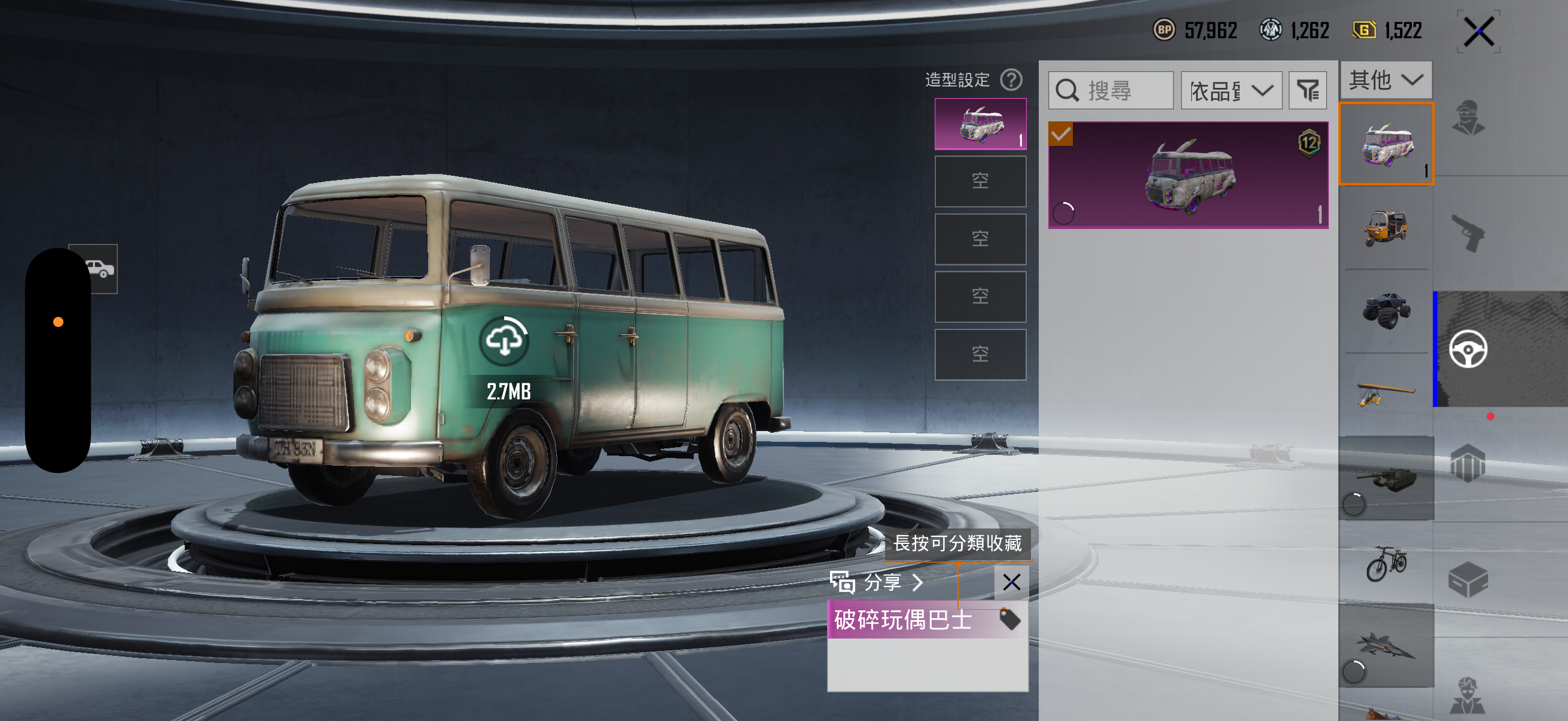This screenshot has height=721, width=1568.
Task: Click the search field
Action: pos(1111,91)
